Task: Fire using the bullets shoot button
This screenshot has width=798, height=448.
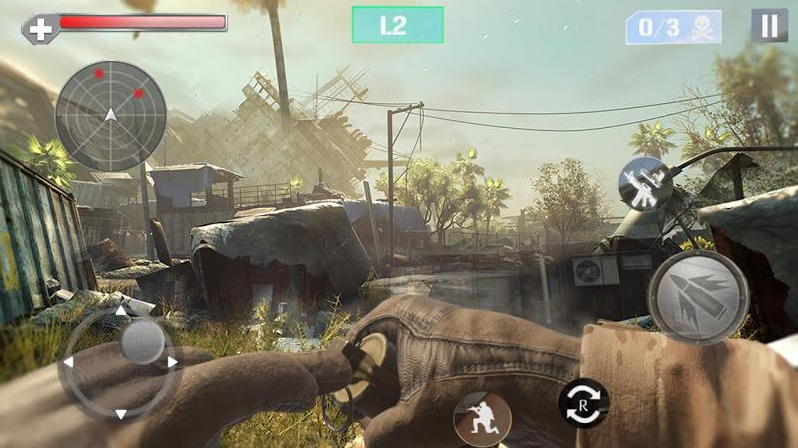Action: coord(699,297)
